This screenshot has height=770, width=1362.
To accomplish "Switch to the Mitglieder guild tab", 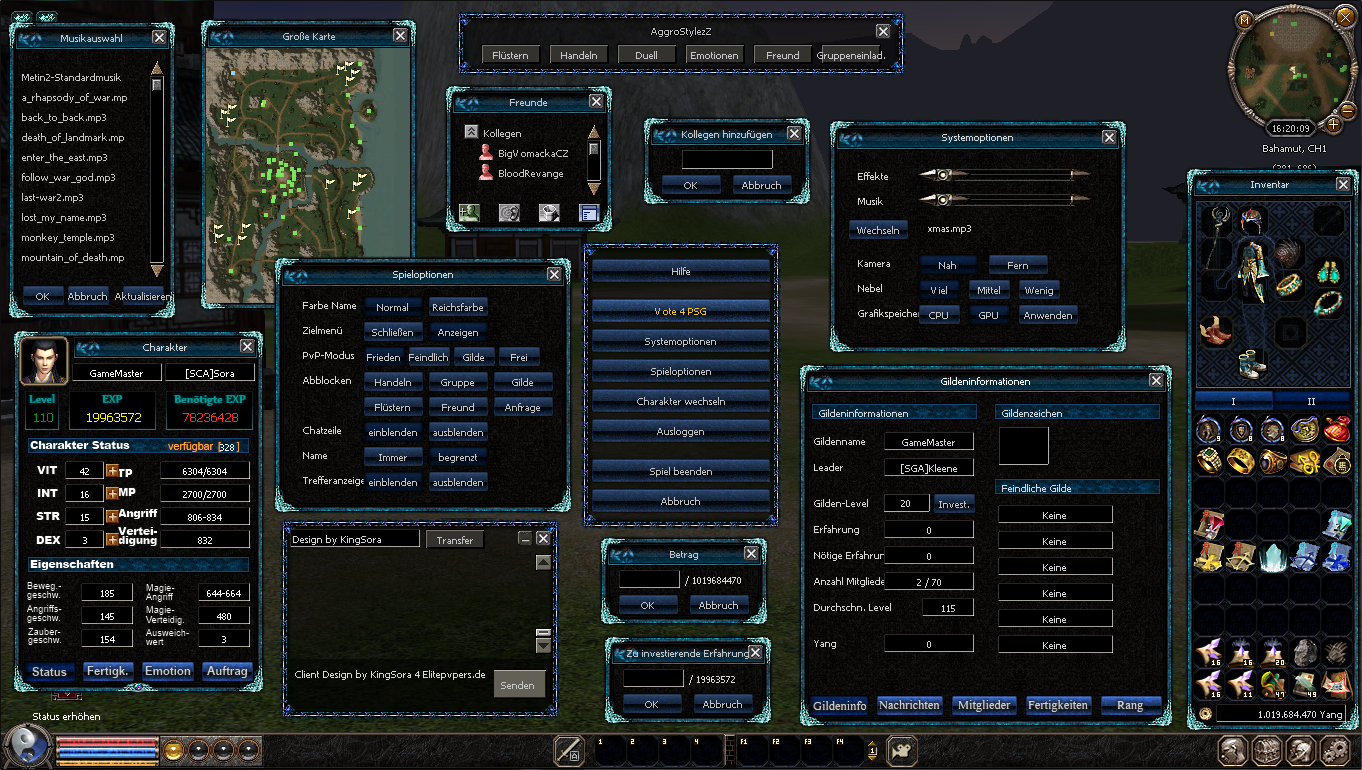I will coord(985,705).
